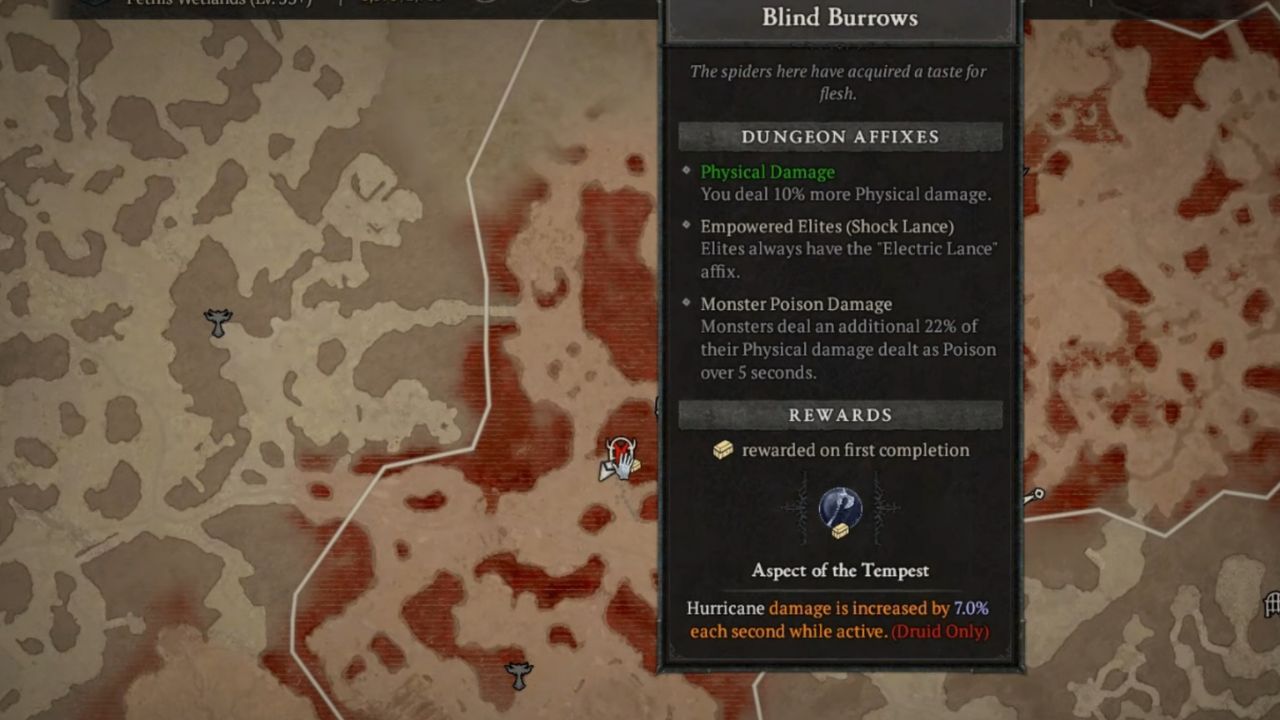Viewport: 1280px width, 720px height.
Task: Click the winged grey marker nearest Blind Burrows
Action: [518, 676]
